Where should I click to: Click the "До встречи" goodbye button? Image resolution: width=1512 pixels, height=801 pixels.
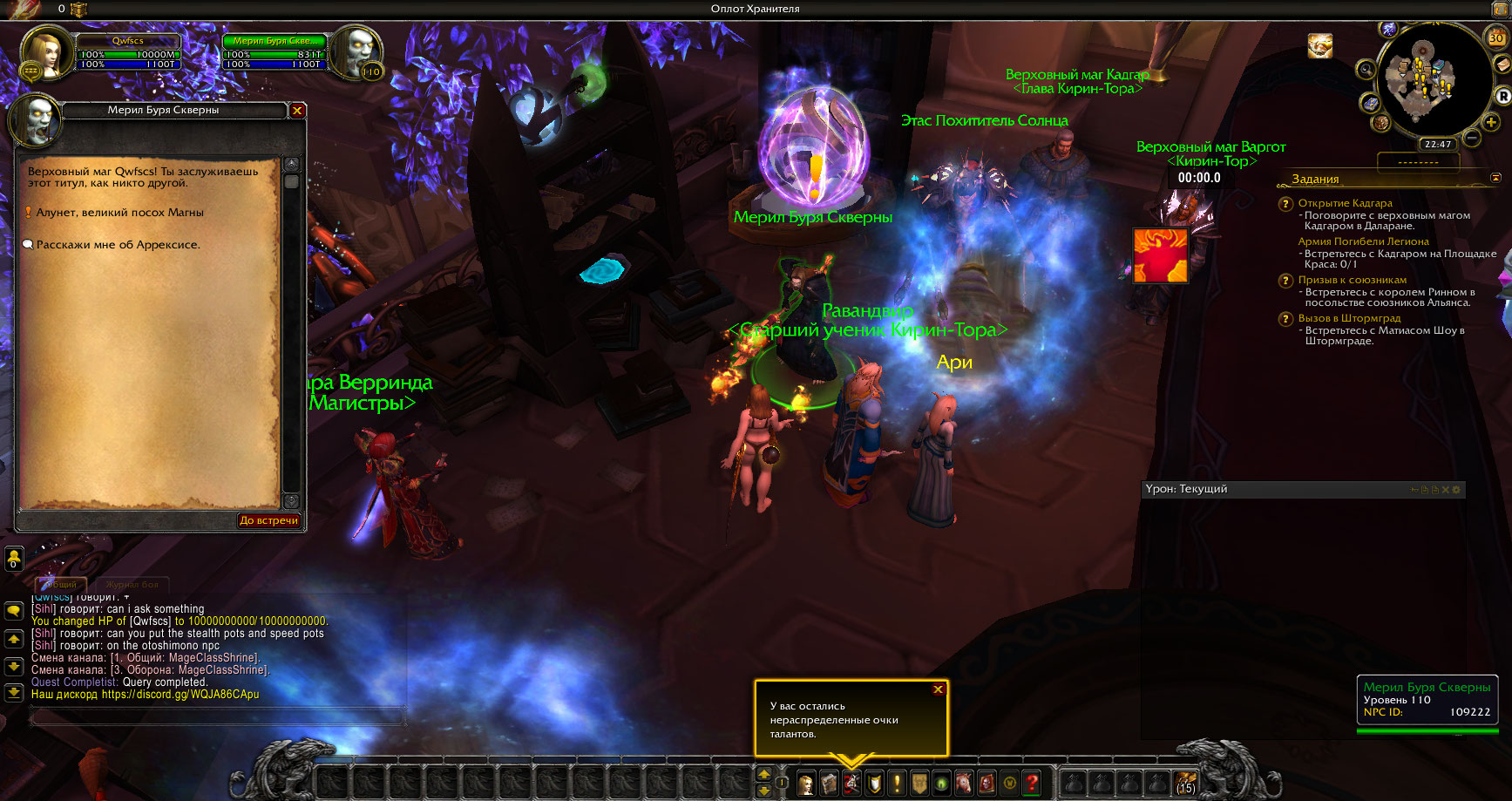tap(268, 520)
